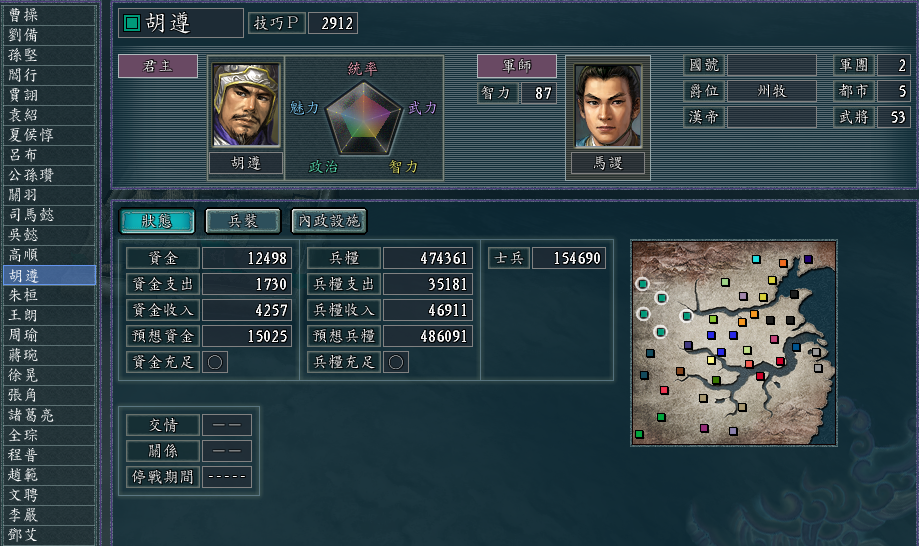919x546 pixels.
Task: Click the 胡遵 ruler portrait
Action: click(246, 105)
